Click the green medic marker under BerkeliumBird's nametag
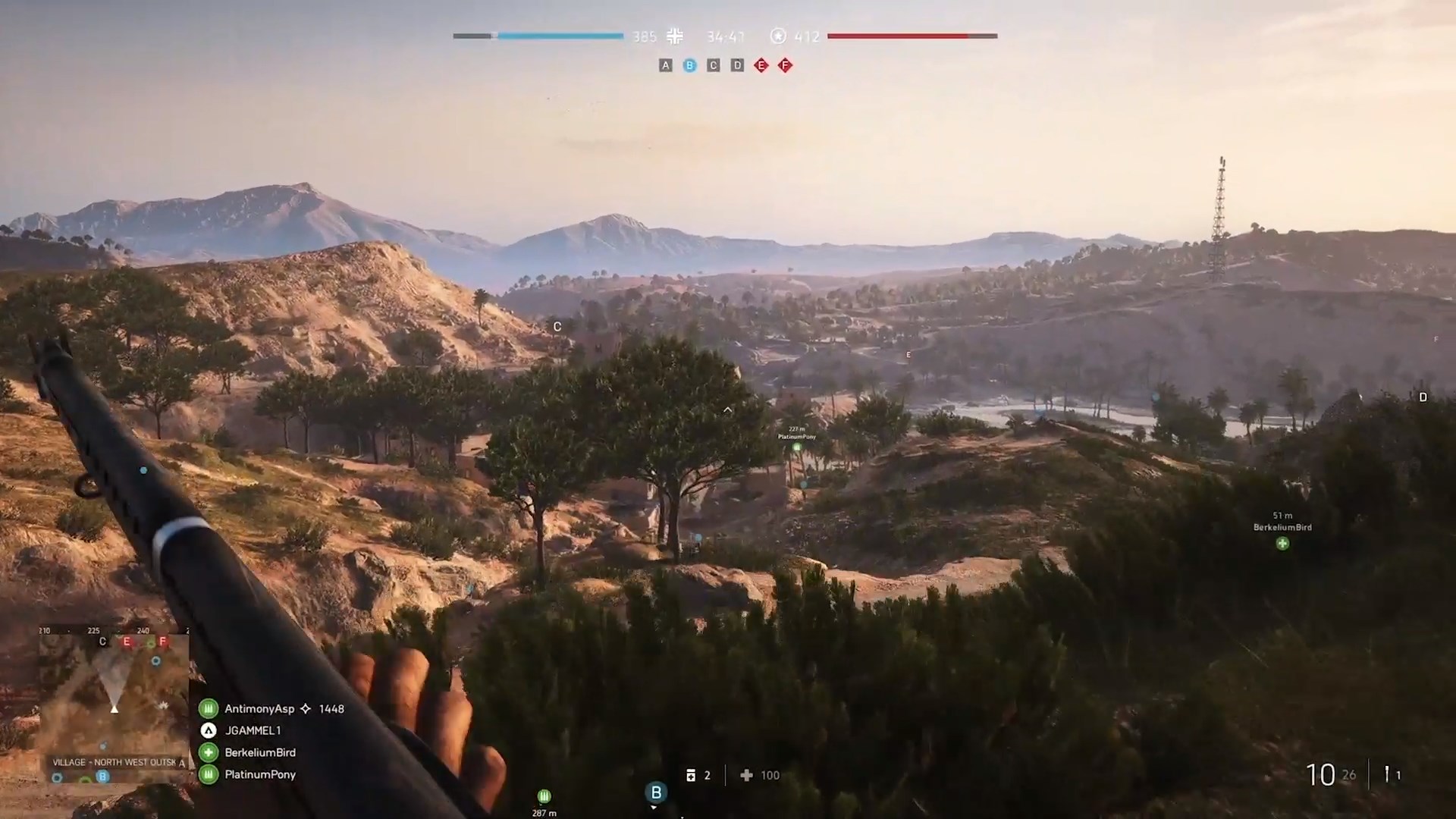The width and height of the screenshot is (1456, 819). [1282, 543]
